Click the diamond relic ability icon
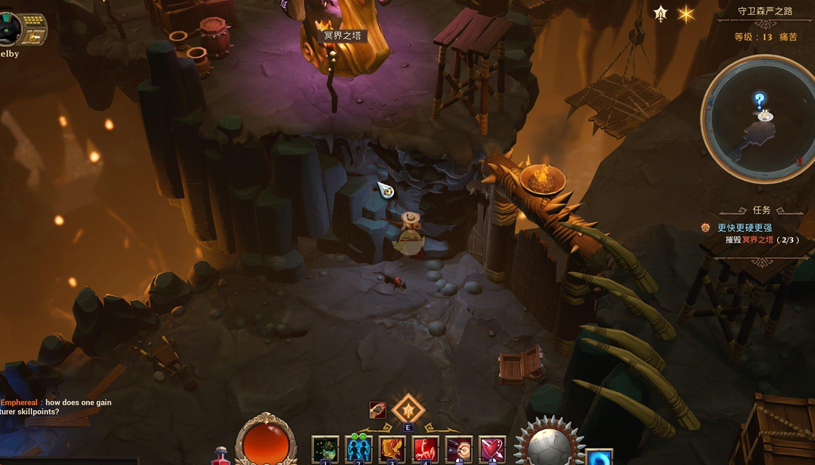Screen dimensions: 815x465 pyautogui.click(x=408, y=409)
